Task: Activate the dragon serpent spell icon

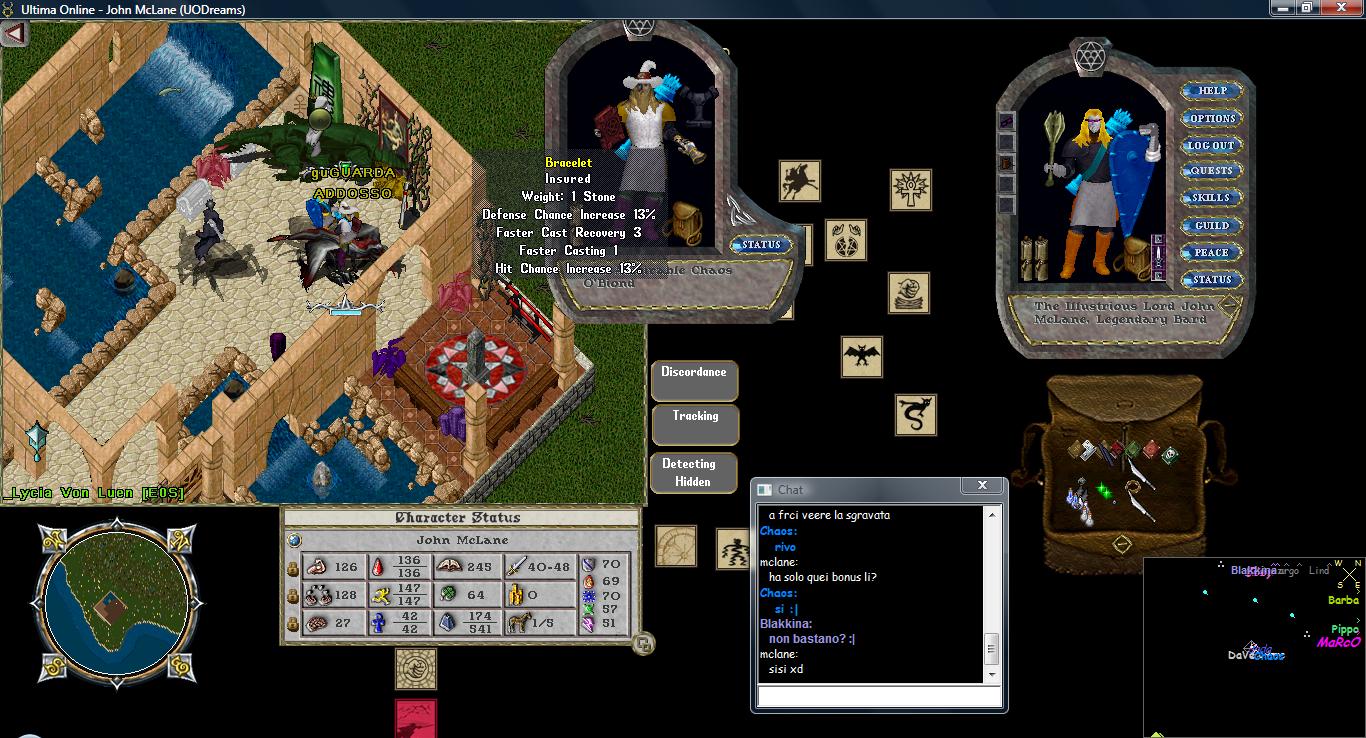Action: point(915,414)
